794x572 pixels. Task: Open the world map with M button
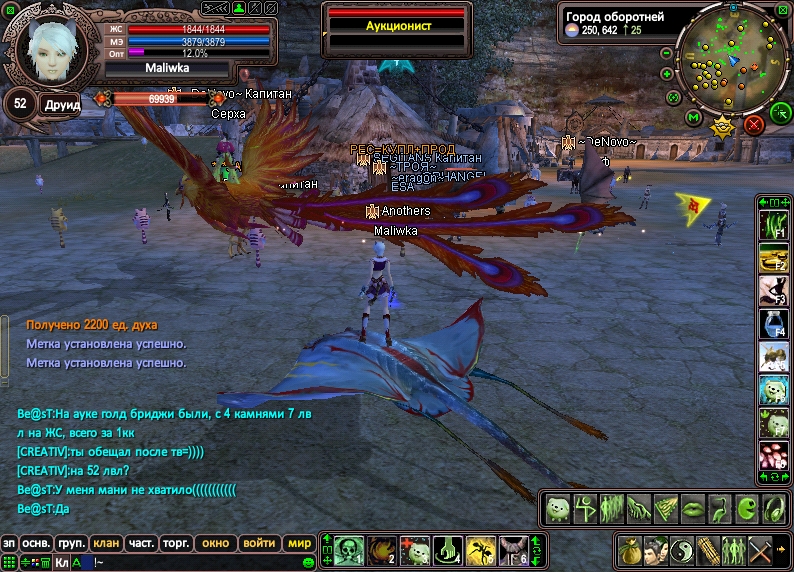[694, 120]
